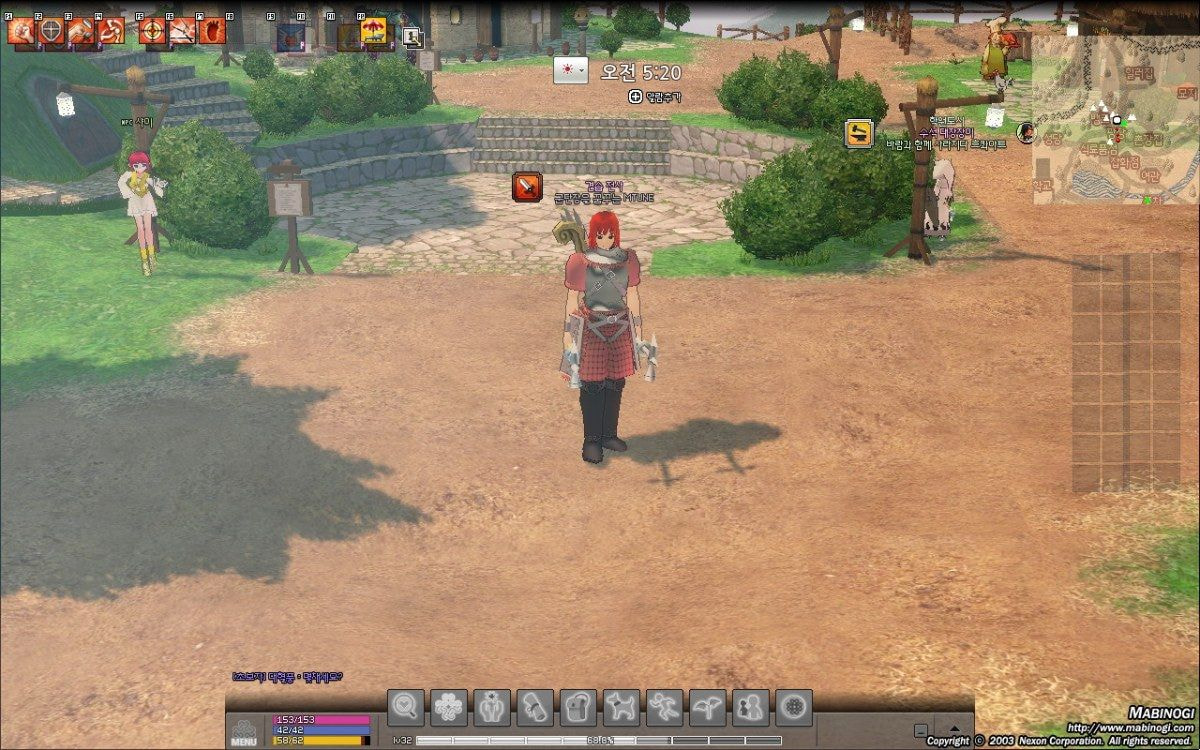Click the anvil blacksmith icon by the bush
Viewport: 1200px width, 750px height.
[x=858, y=133]
